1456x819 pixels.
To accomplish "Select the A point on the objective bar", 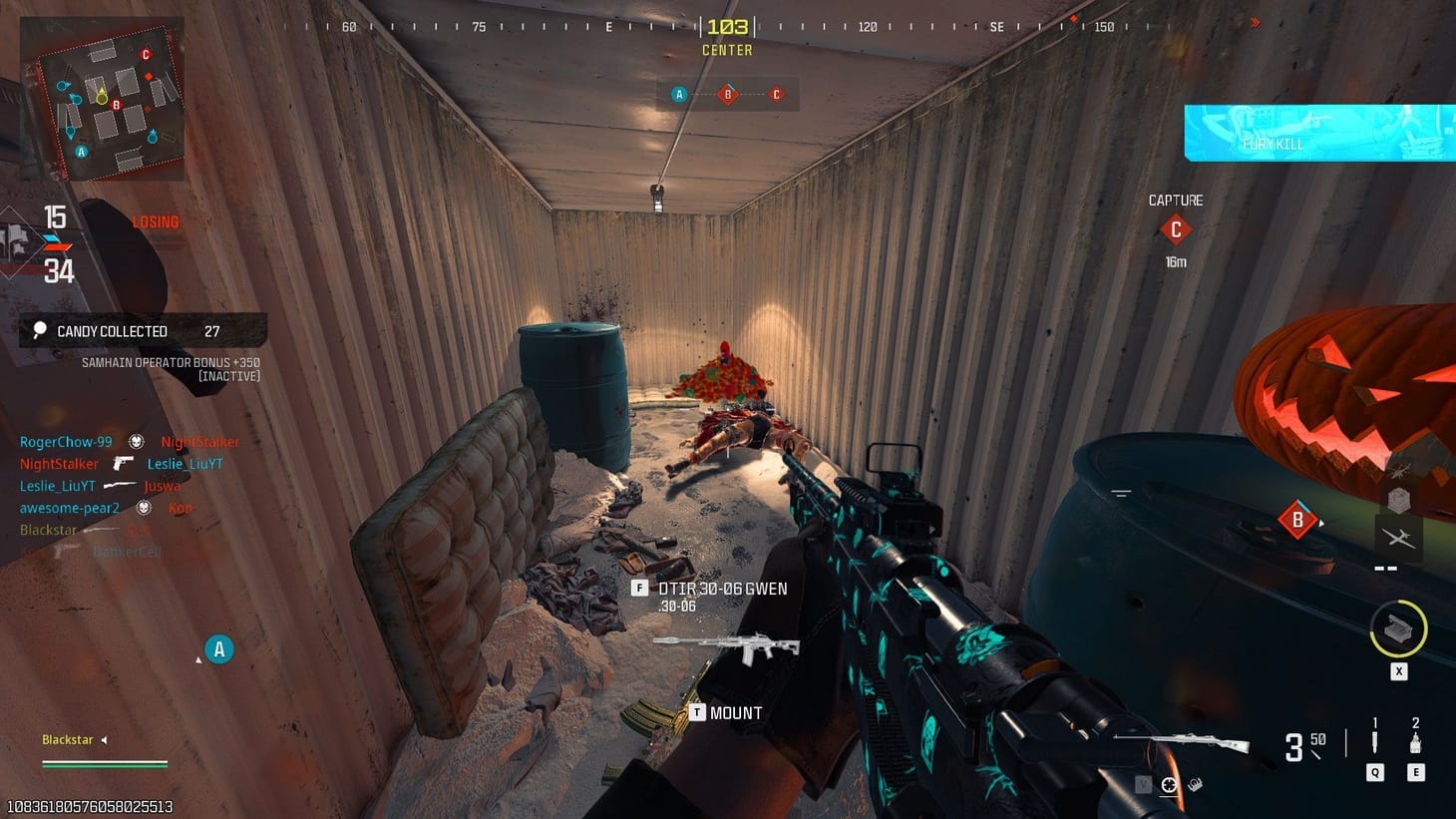I will tap(679, 94).
